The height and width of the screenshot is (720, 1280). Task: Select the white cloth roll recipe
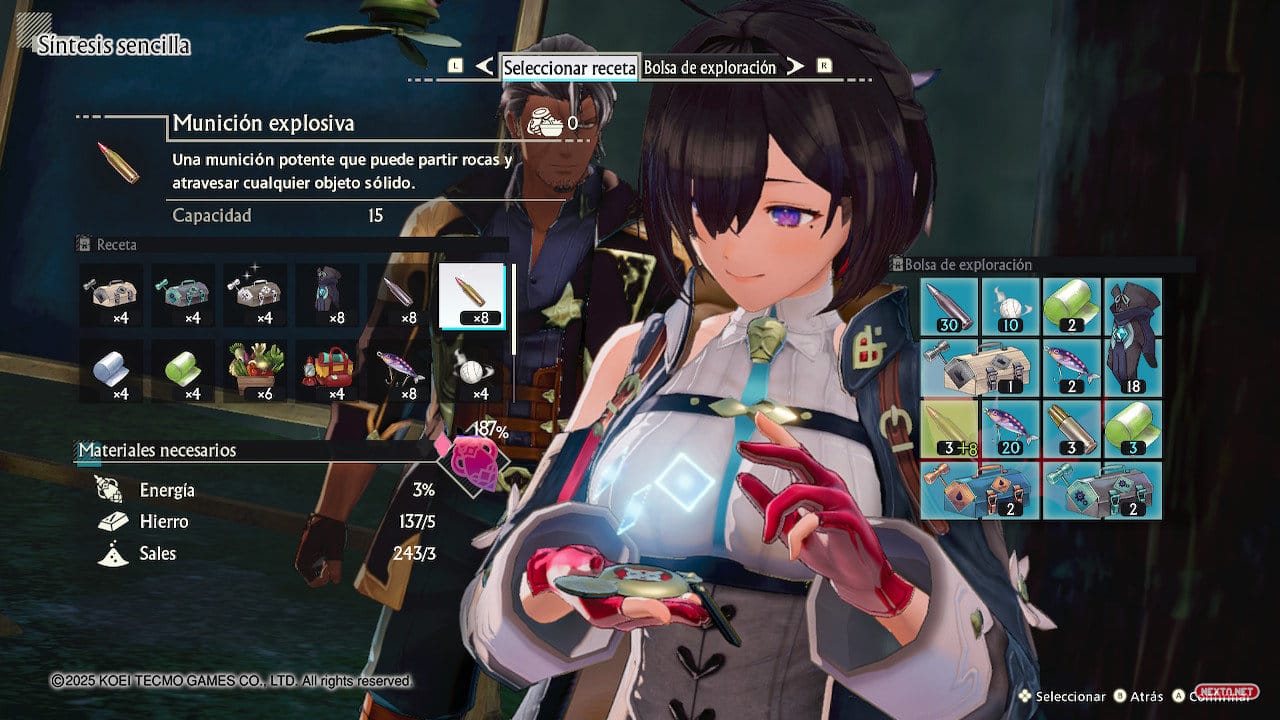point(112,371)
